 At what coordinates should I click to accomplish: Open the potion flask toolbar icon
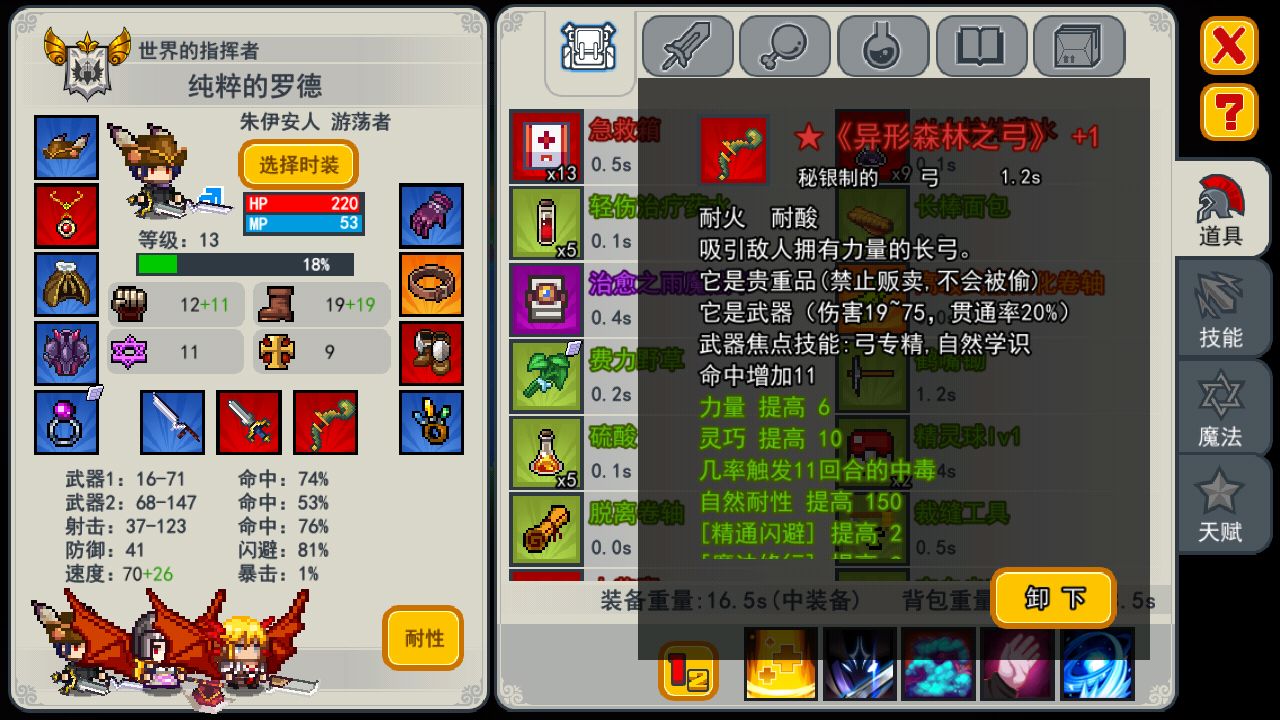[883, 45]
